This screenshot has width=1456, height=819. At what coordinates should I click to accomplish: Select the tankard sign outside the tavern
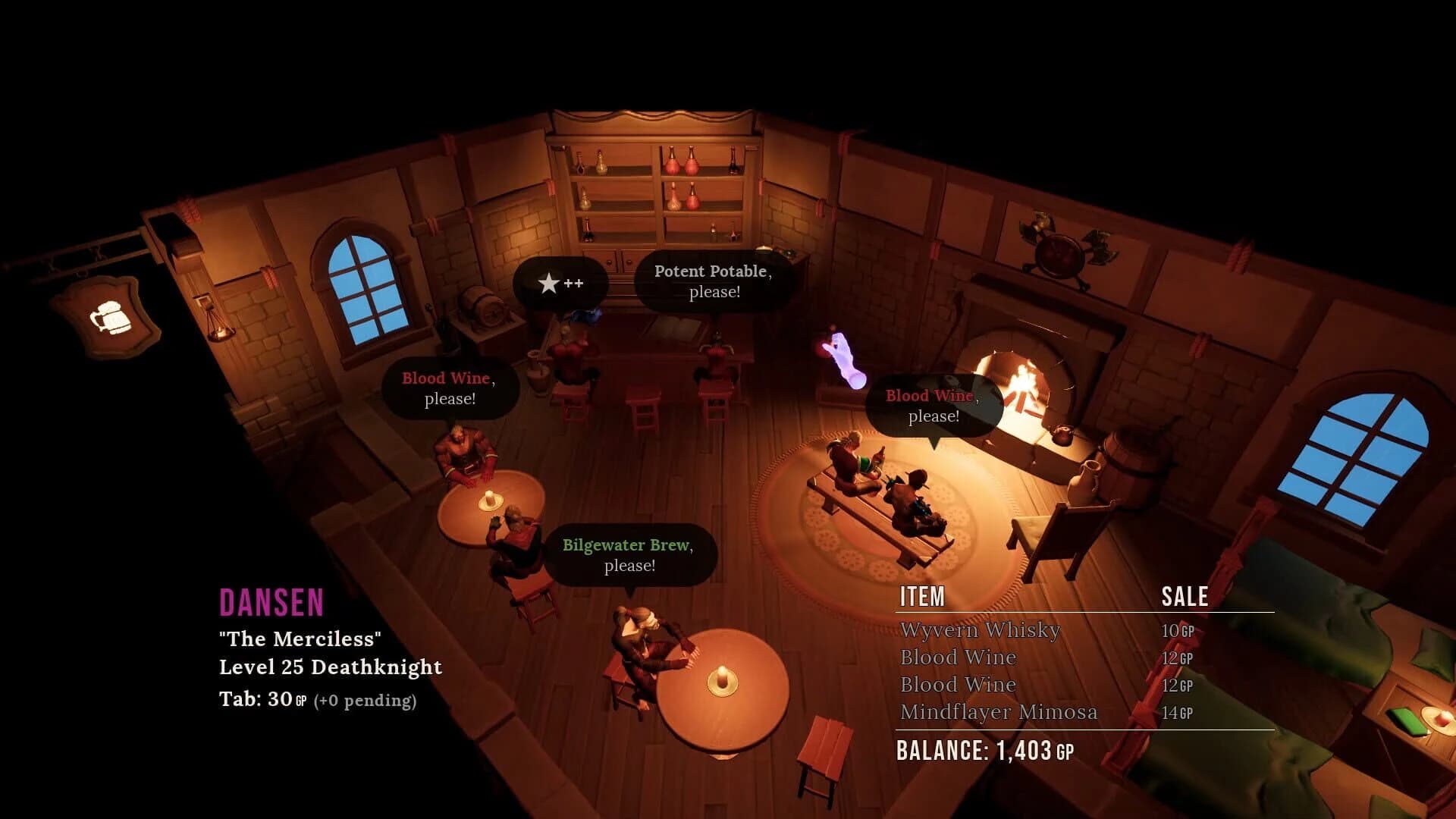[x=110, y=318]
